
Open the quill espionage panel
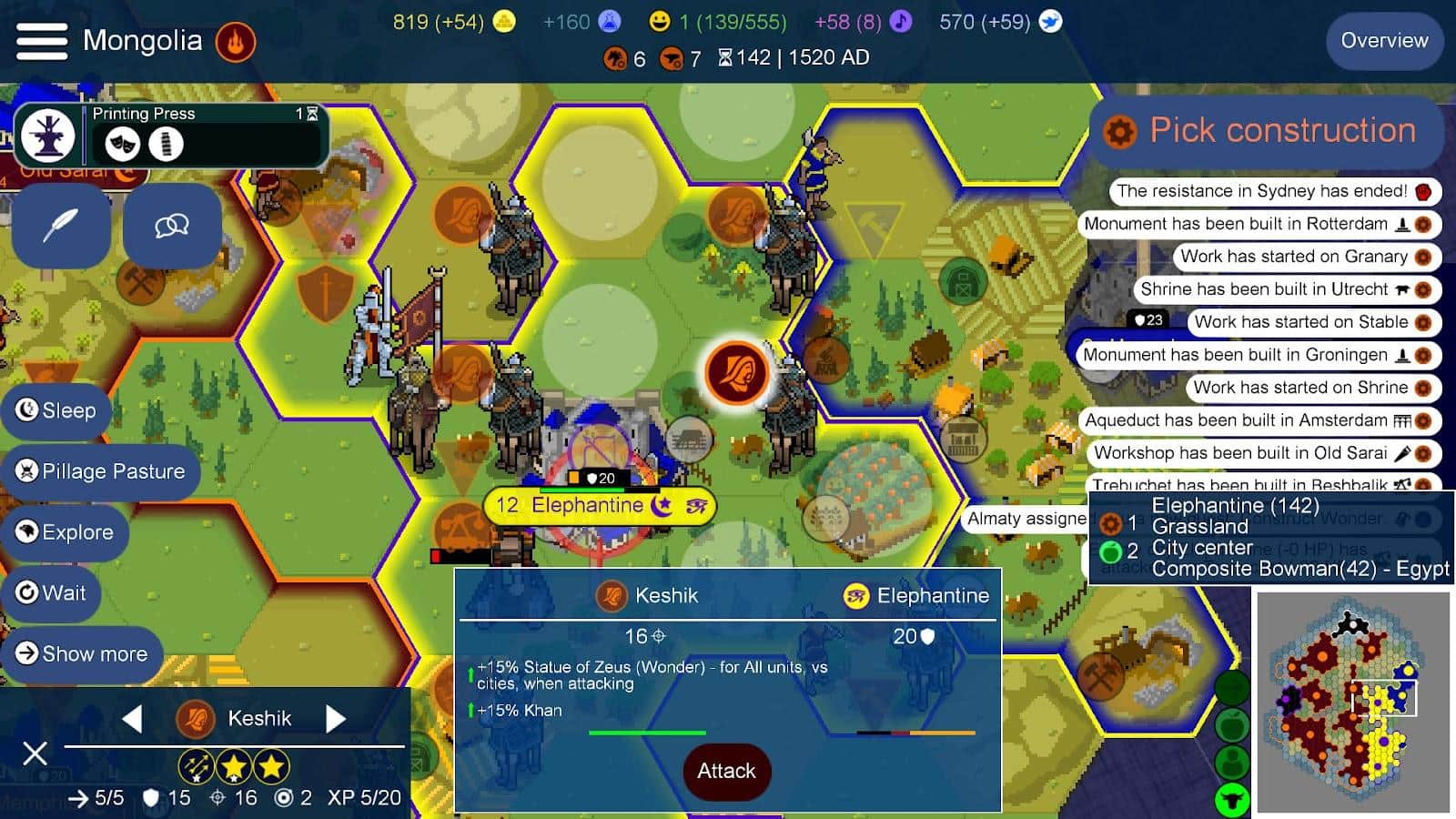click(61, 226)
